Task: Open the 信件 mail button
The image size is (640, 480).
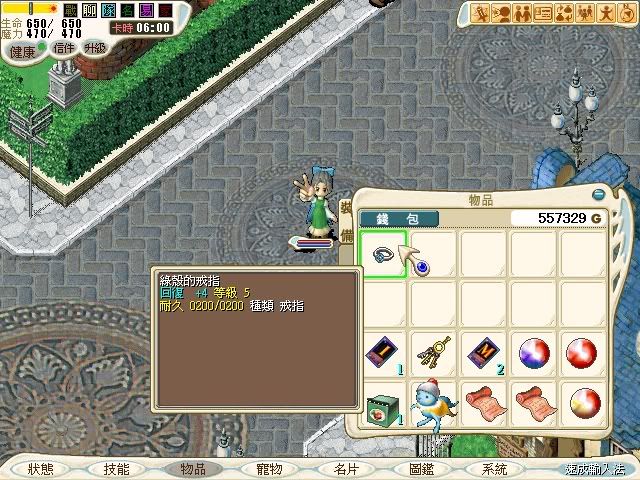Action: click(x=65, y=49)
